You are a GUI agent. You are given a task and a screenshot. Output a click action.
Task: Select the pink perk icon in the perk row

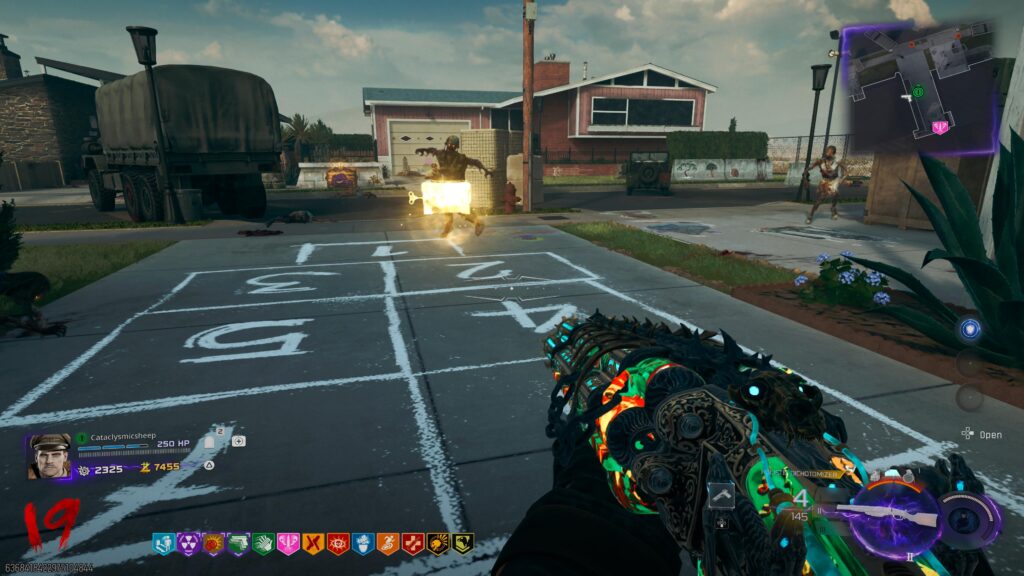(x=288, y=544)
